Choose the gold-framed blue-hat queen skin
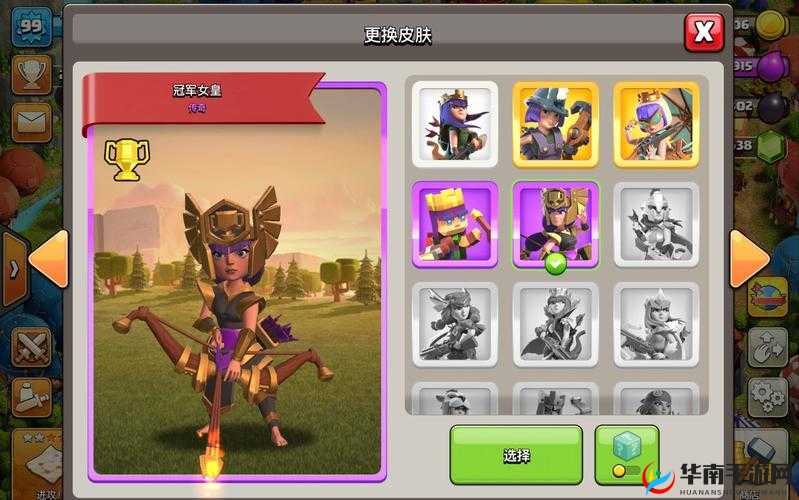799x500 pixels. point(555,124)
